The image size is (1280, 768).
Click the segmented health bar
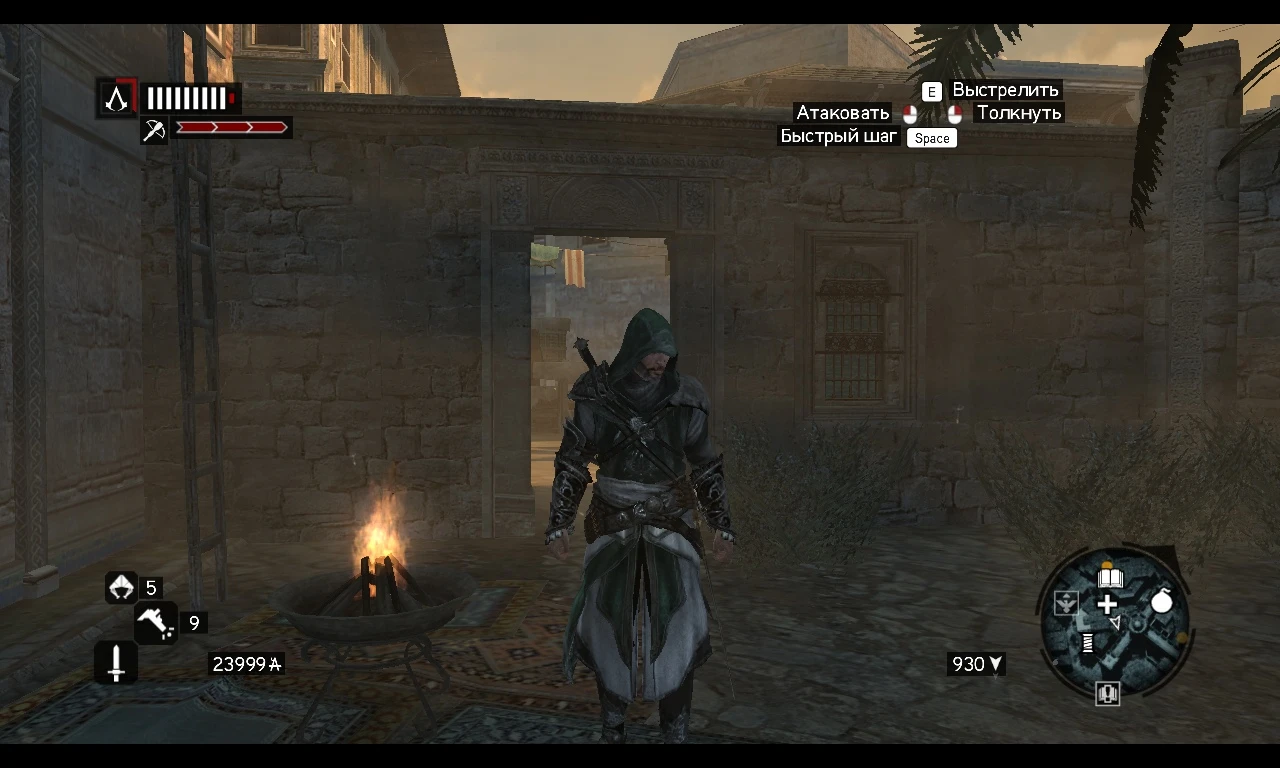point(190,97)
